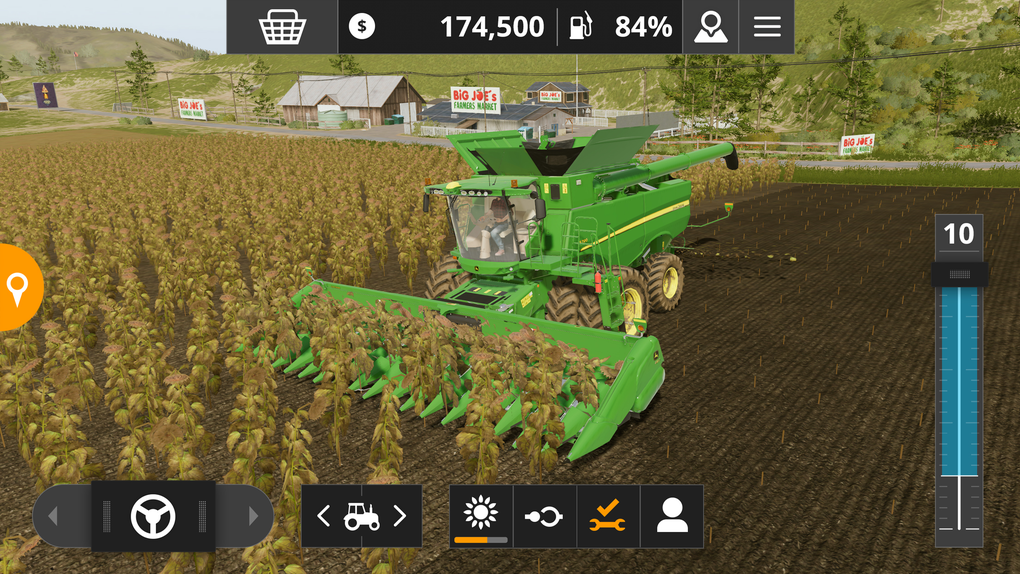Screen dimensions: 1020x574
Task: Open the shop basket
Action: tap(282, 27)
